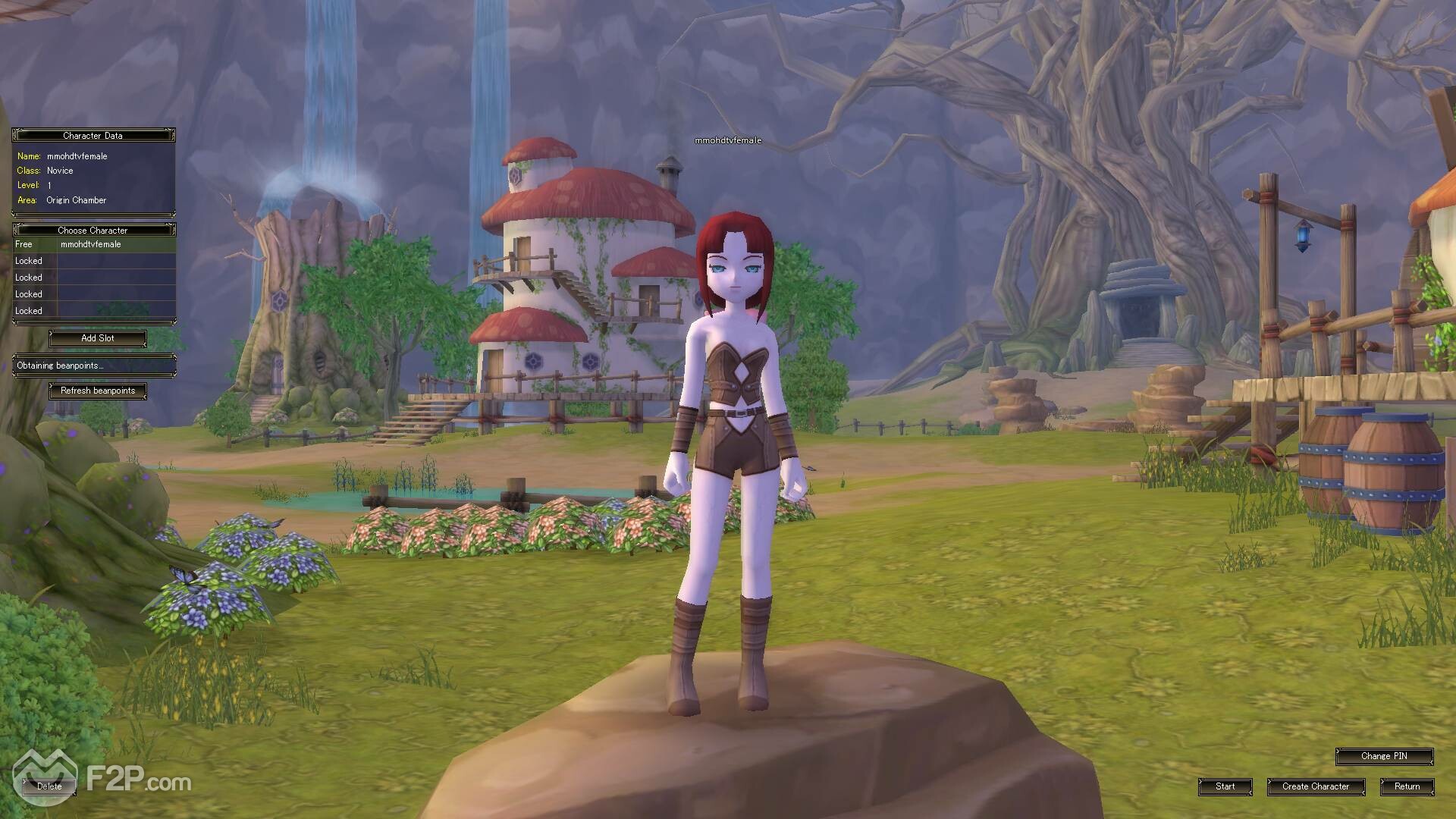Refresh beanpoints balance

point(98,391)
